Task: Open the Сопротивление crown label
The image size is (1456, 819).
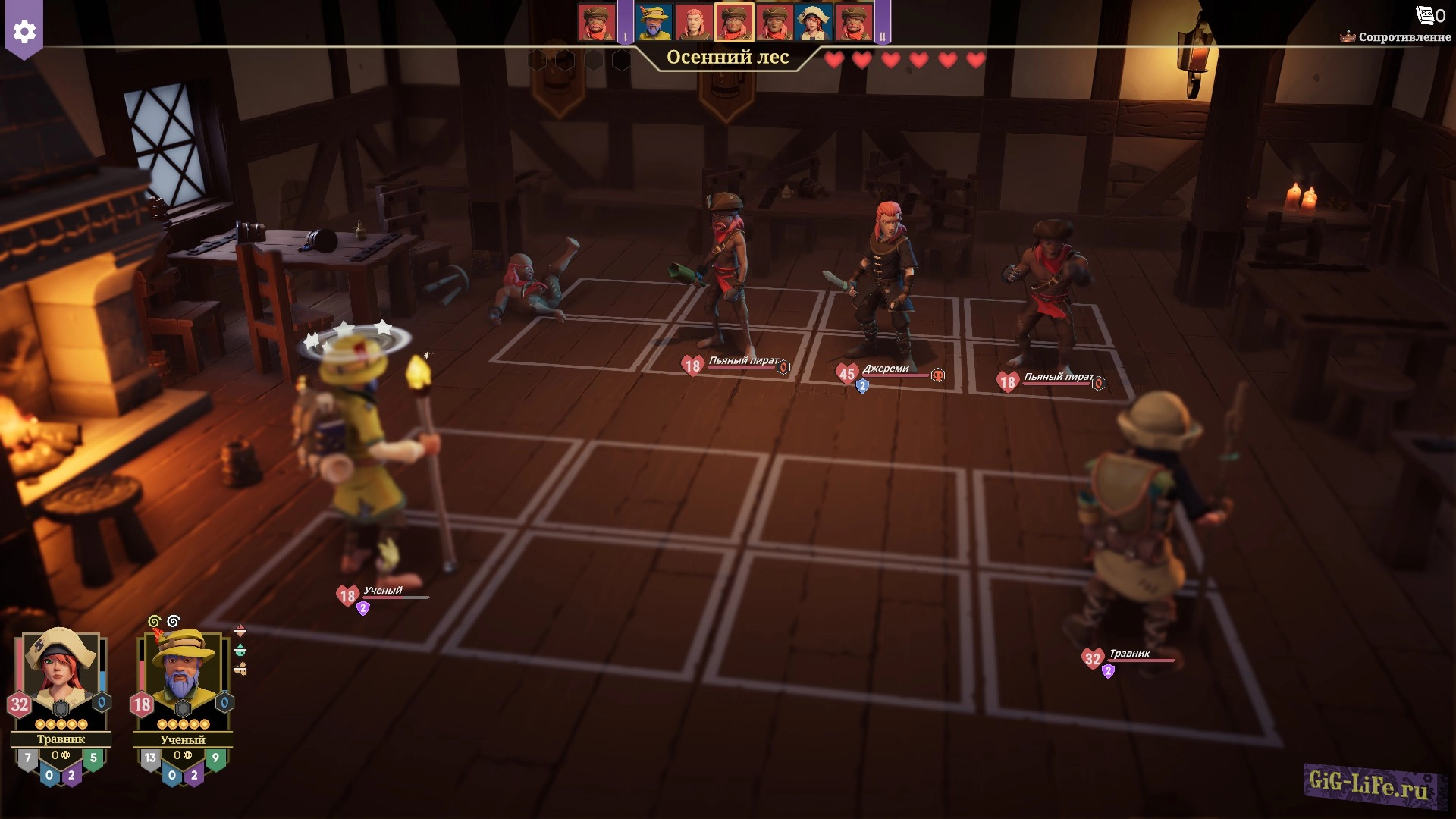Action: coord(1397,37)
